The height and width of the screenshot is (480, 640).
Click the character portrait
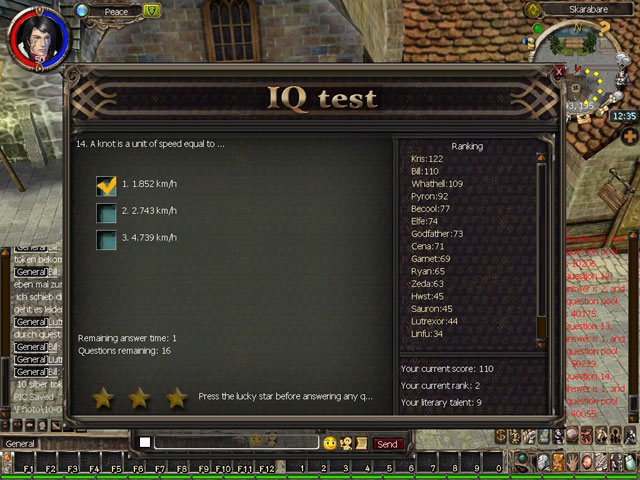(x=38, y=34)
